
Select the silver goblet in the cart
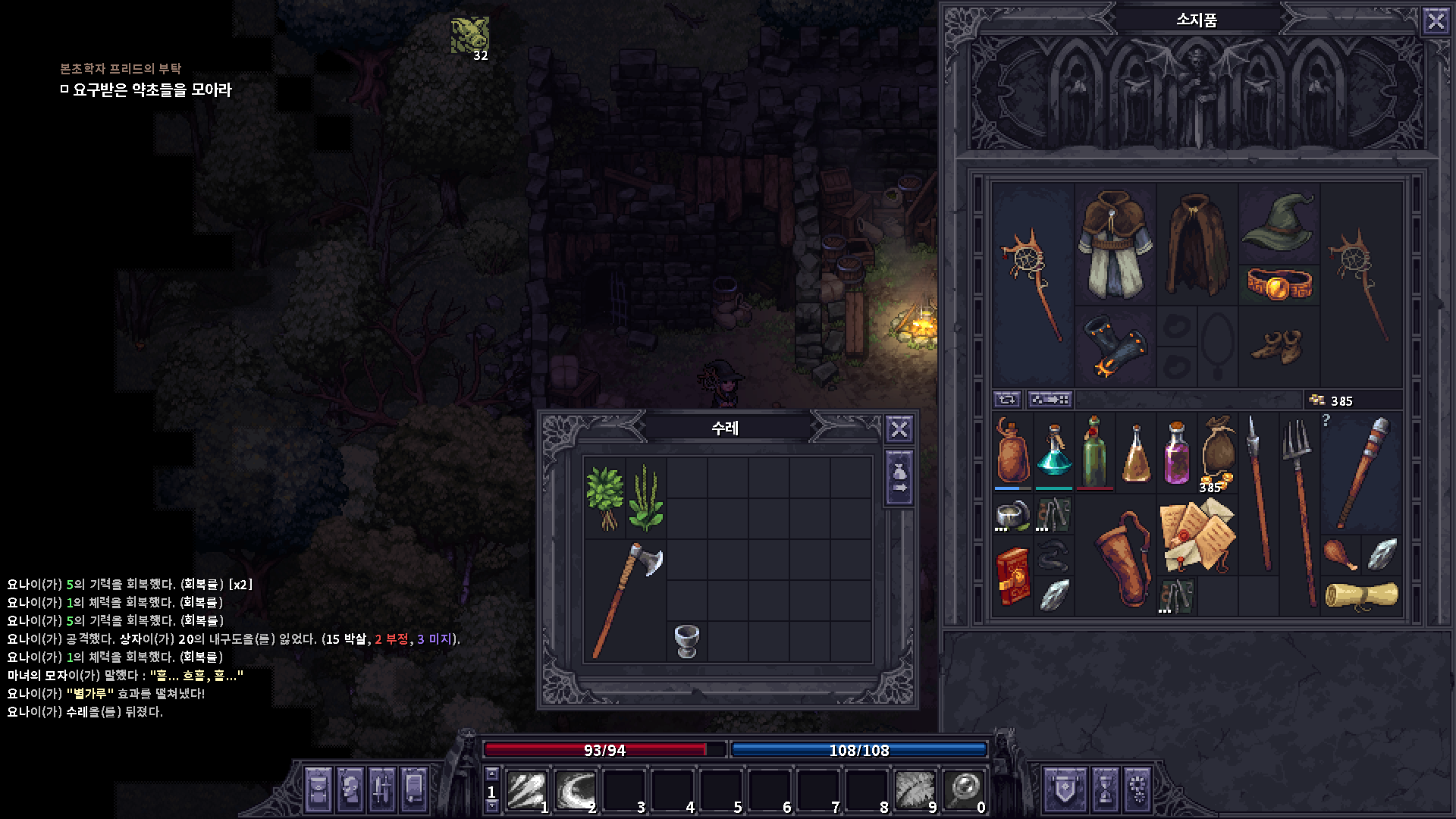686,642
